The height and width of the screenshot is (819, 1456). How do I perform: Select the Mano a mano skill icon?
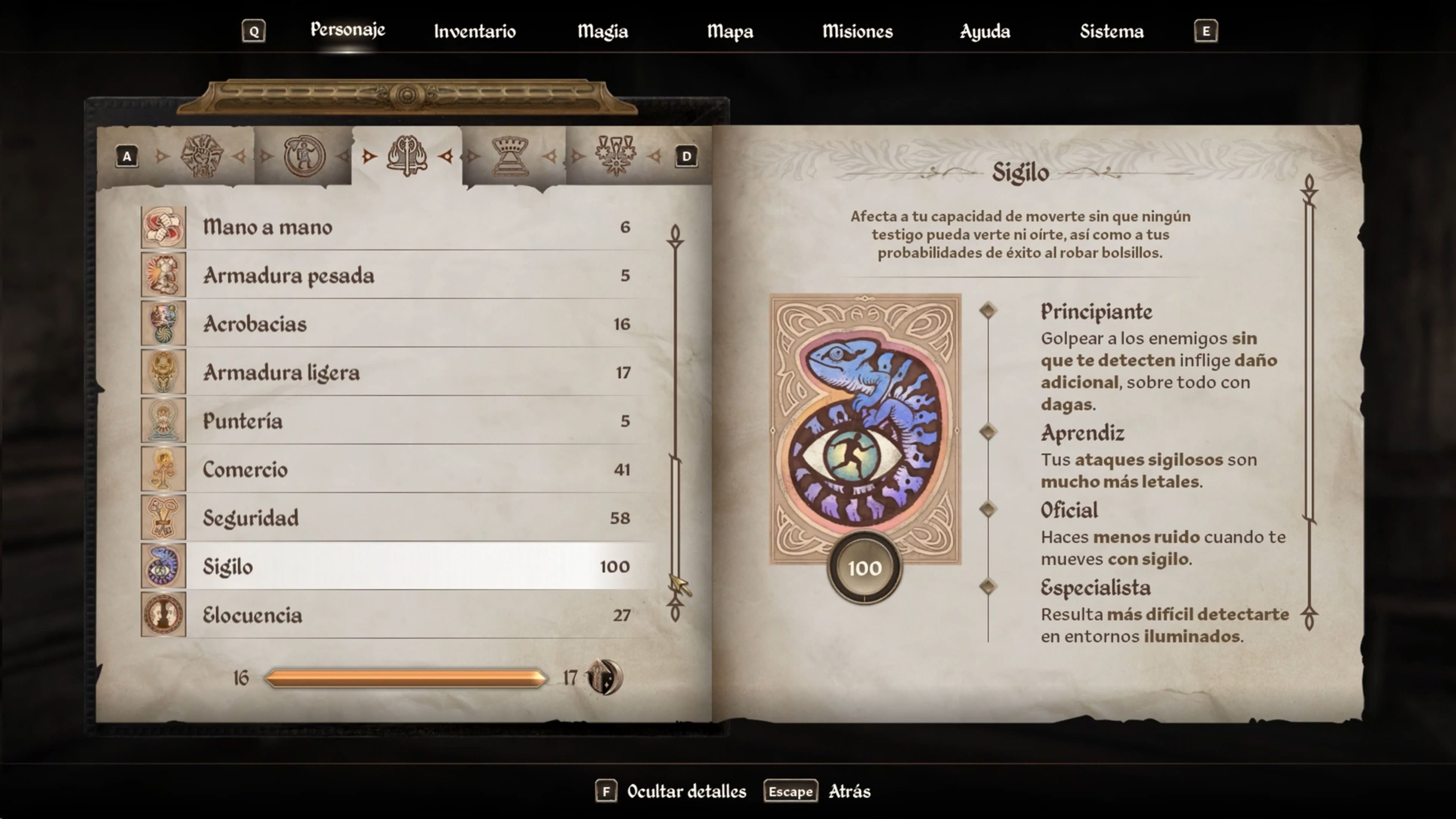pos(163,228)
